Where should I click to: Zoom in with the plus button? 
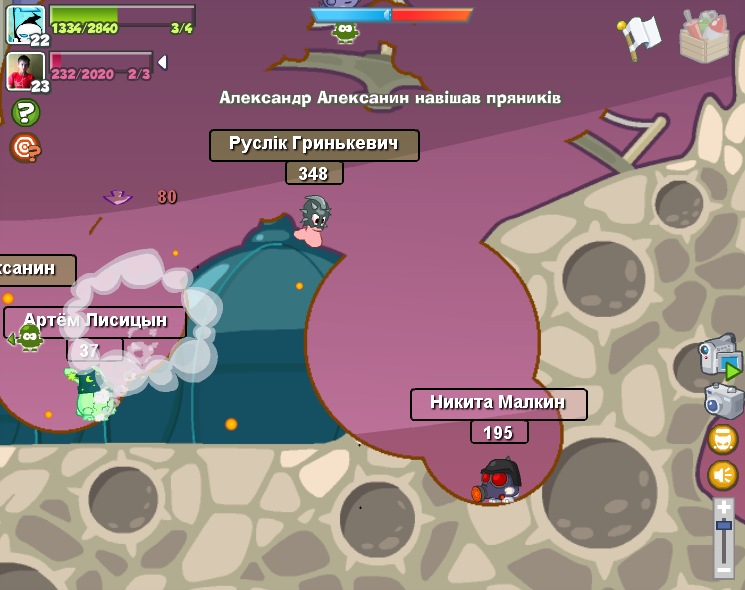click(724, 507)
